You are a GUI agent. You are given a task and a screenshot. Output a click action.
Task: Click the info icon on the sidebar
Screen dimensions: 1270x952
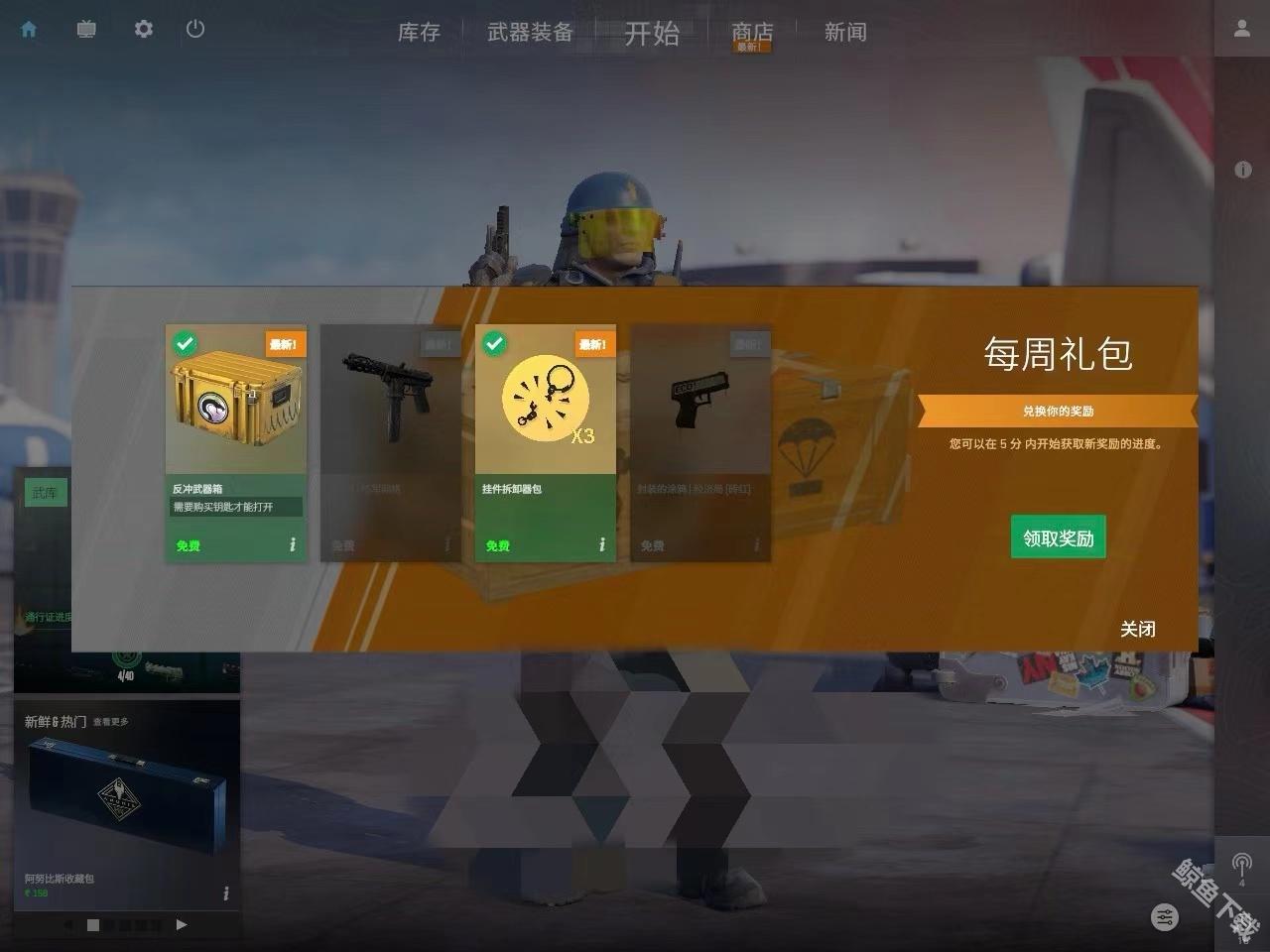1242,170
